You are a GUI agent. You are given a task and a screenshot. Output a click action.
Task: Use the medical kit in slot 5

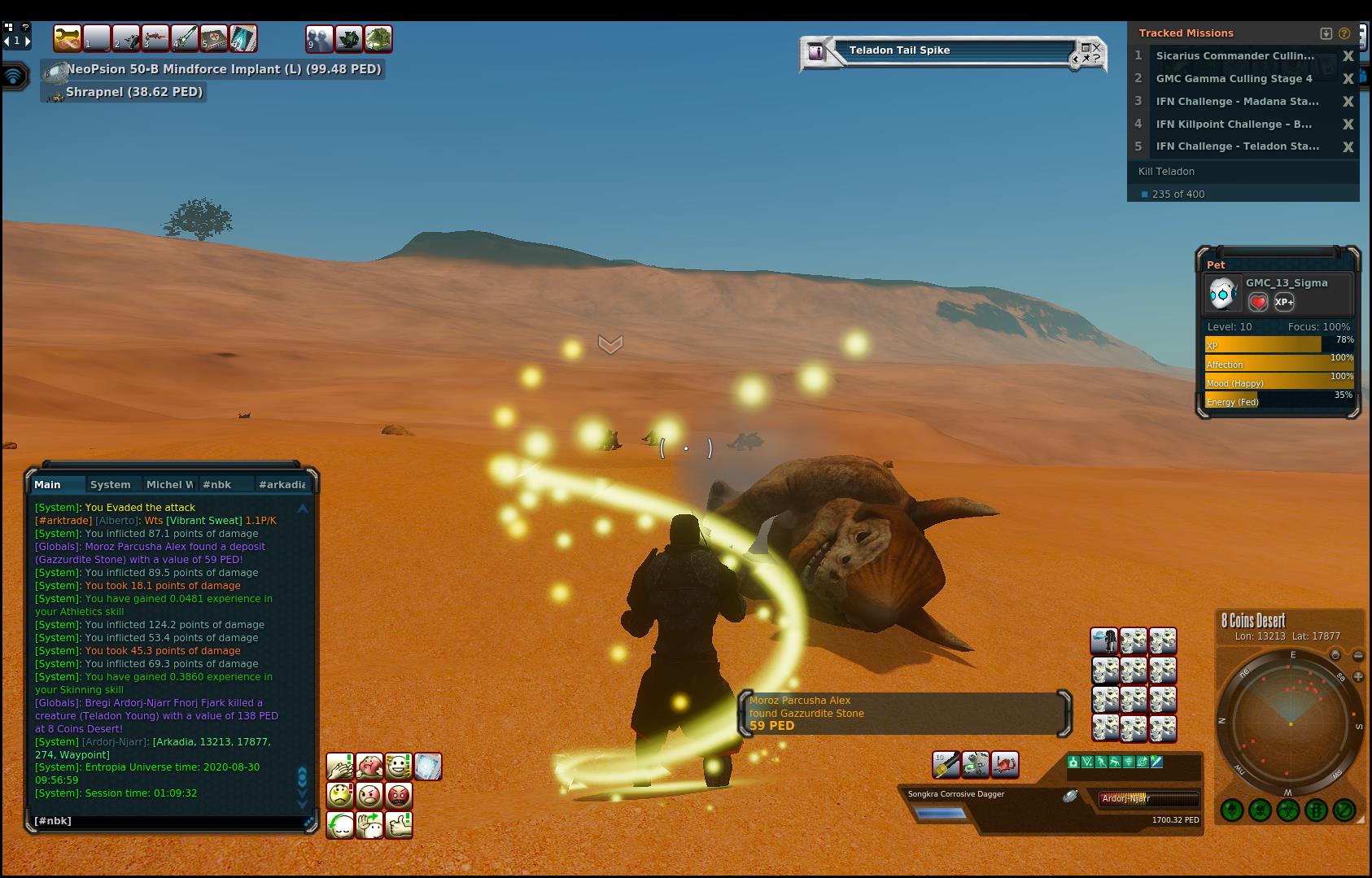tap(214, 38)
